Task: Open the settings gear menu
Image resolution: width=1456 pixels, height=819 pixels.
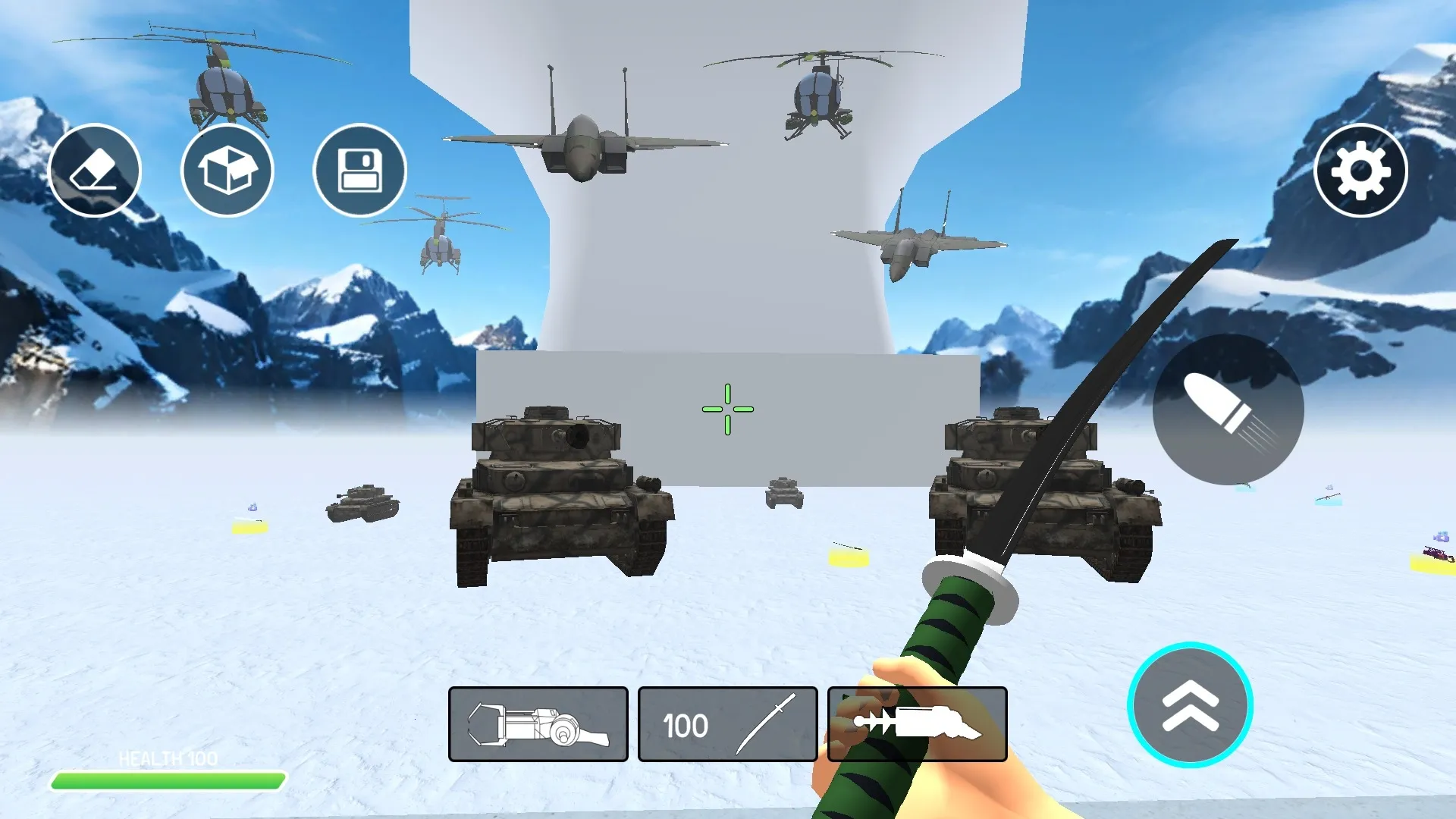Action: click(1361, 171)
